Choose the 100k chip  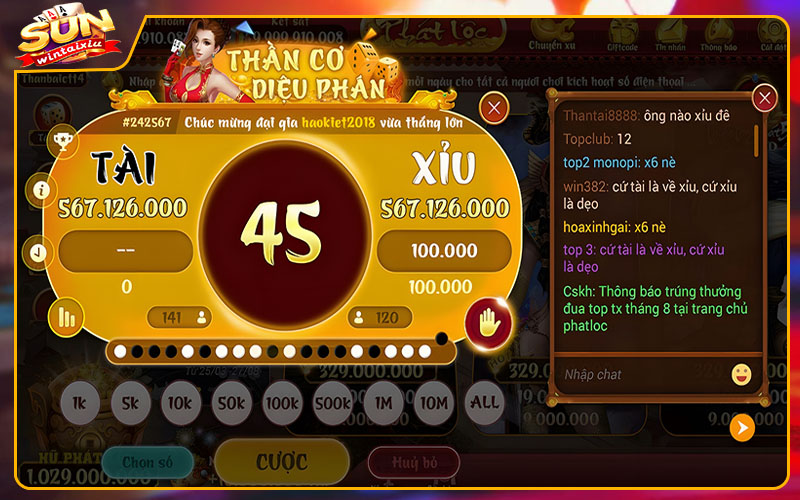pos(282,403)
